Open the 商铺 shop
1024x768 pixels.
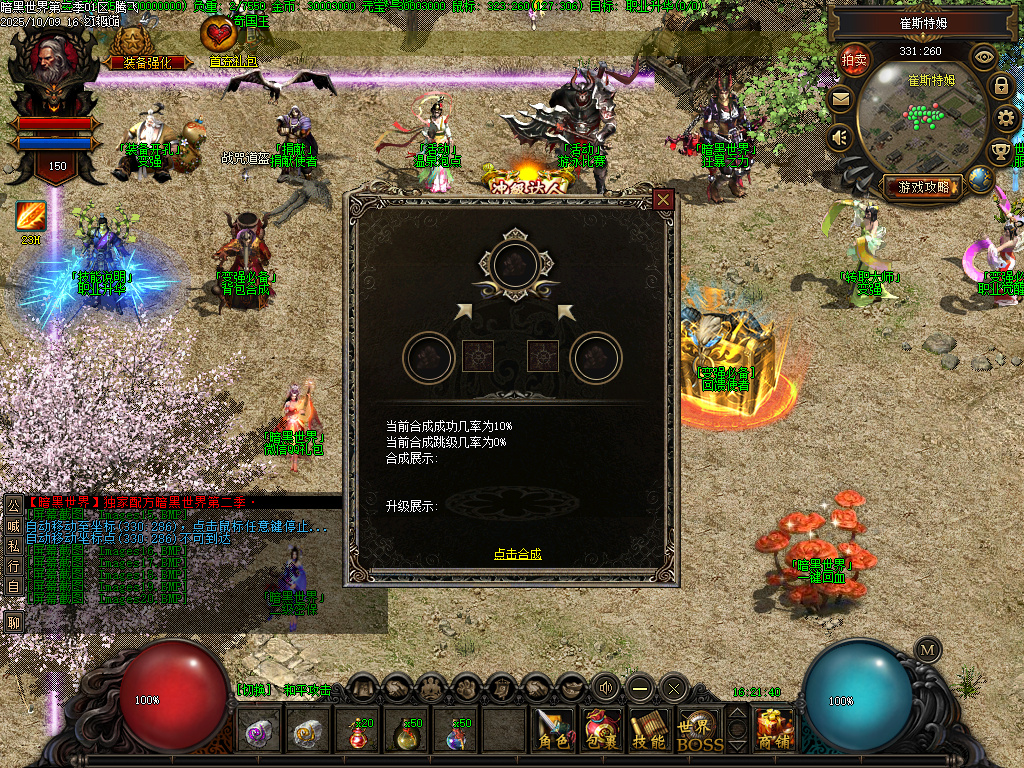click(x=775, y=730)
